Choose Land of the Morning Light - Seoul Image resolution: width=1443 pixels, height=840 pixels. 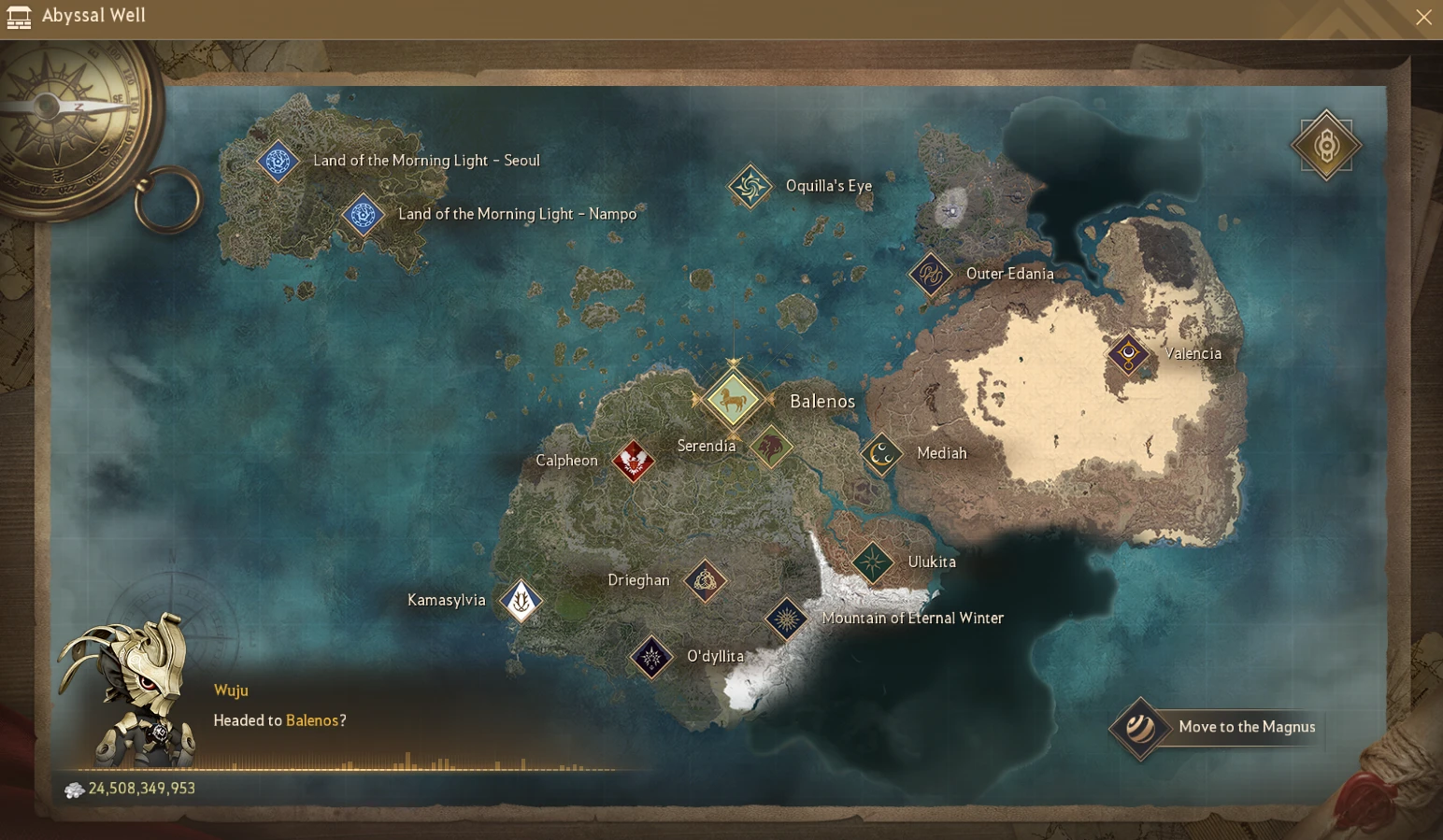(278, 162)
